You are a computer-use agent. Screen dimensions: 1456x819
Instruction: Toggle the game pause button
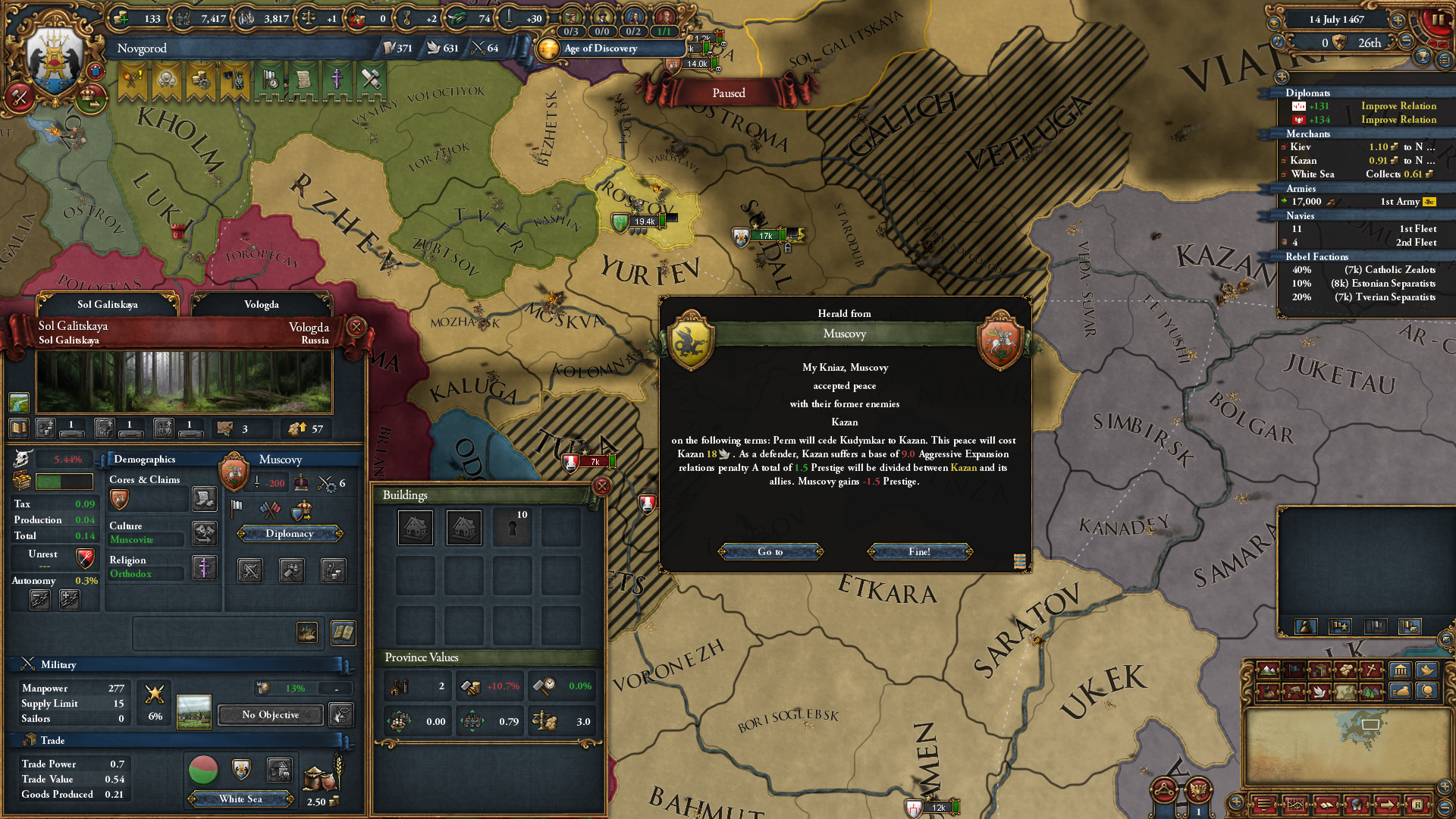pyautogui.click(x=1437, y=20)
